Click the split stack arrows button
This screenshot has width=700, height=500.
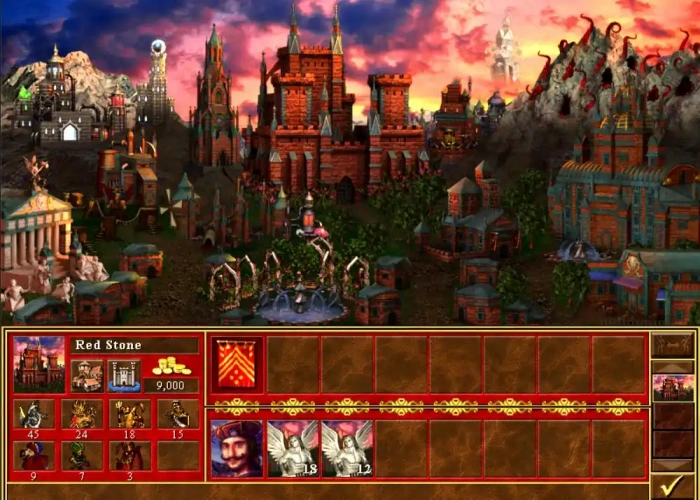pos(672,345)
